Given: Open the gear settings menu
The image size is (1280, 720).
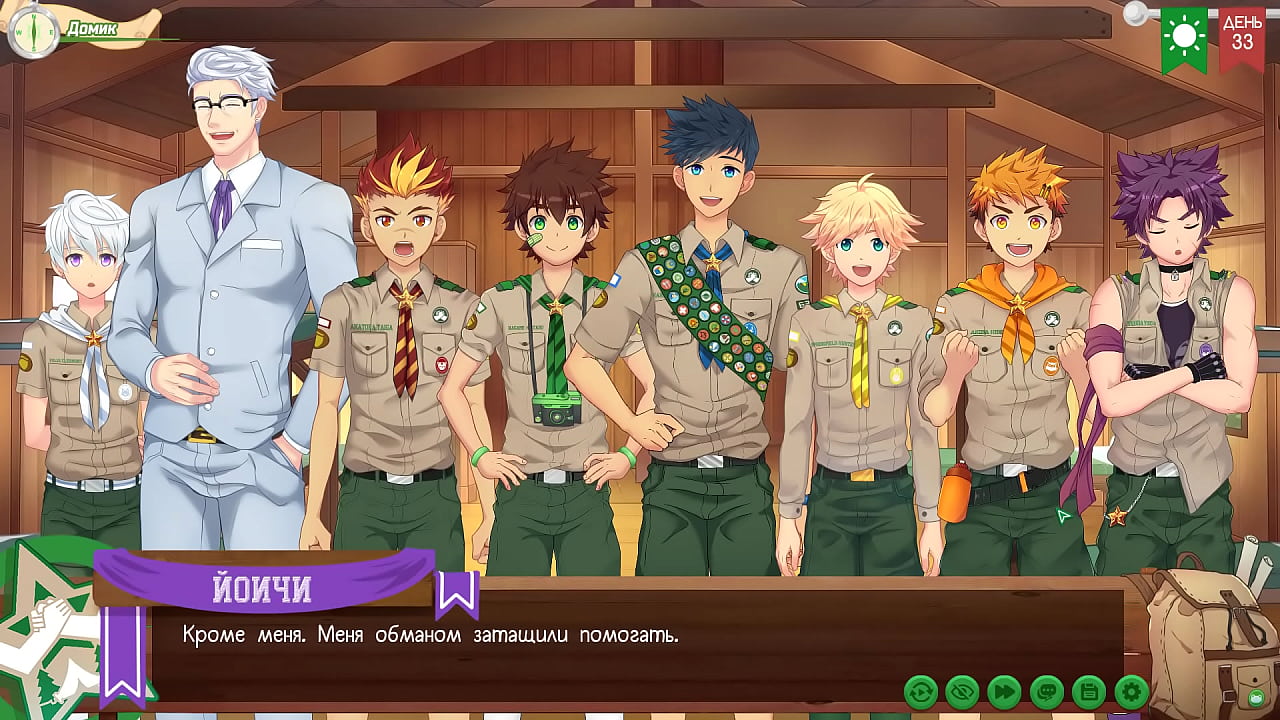Looking at the screenshot, I should [x=1131, y=691].
